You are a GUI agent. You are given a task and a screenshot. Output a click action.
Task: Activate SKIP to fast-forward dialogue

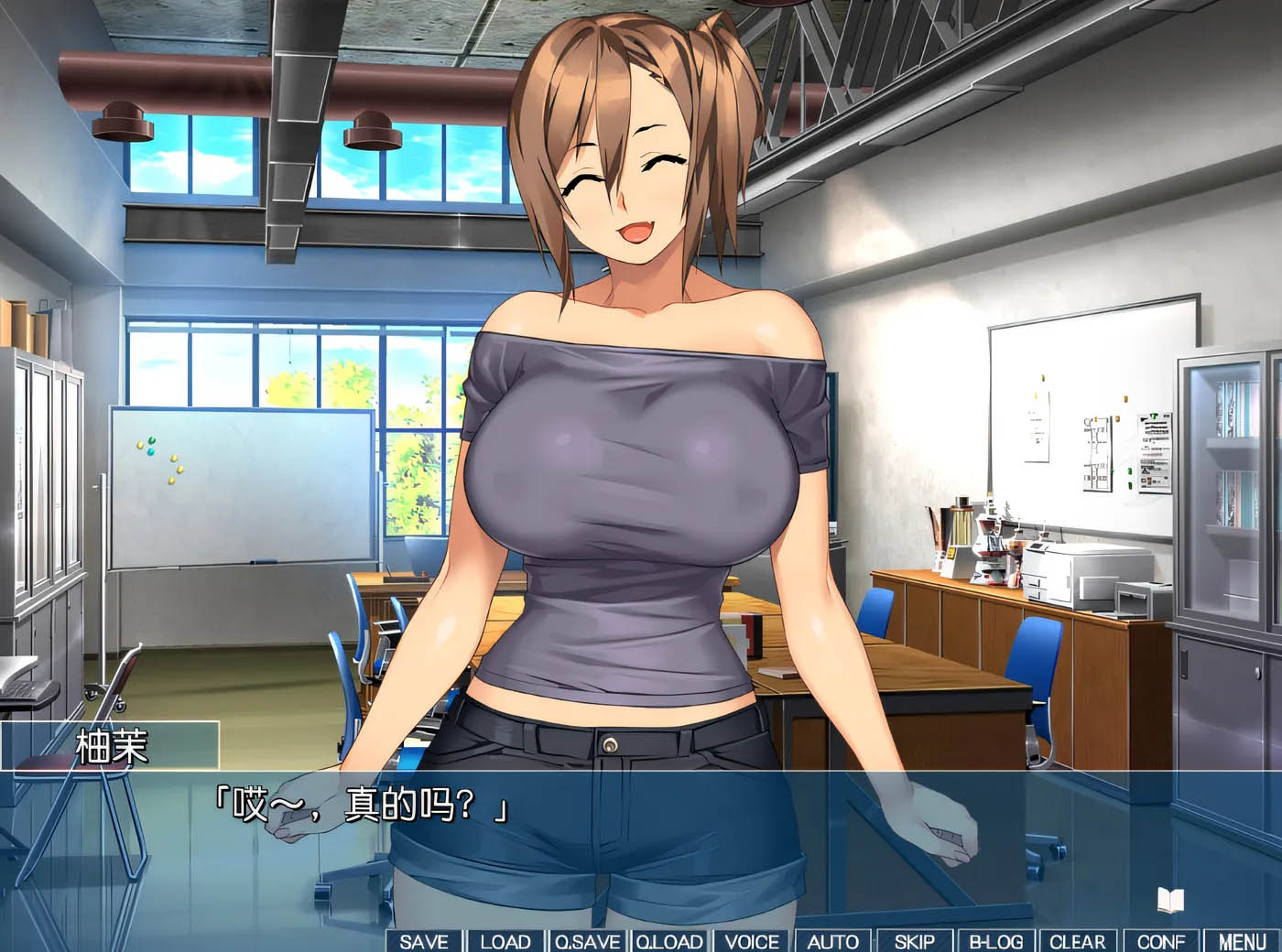click(x=914, y=941)
